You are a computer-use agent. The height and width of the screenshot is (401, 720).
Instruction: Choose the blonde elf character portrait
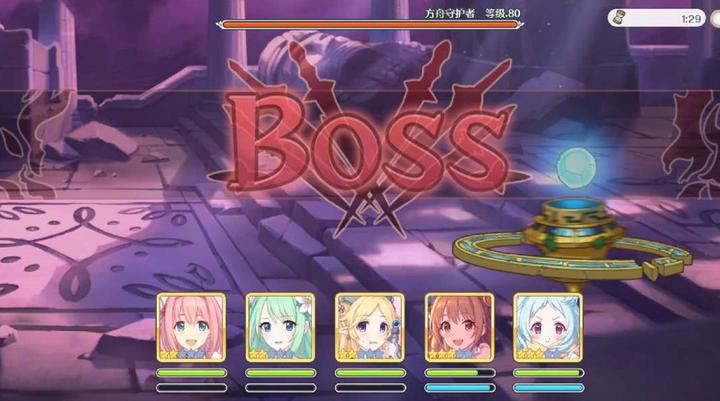[369, 327]
